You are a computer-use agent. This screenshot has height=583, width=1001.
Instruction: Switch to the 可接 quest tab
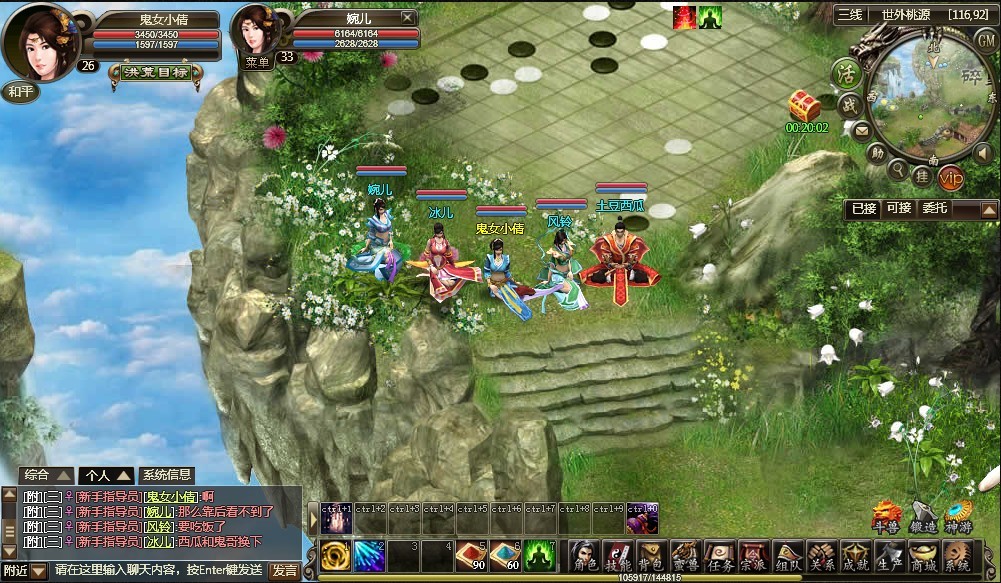click(x=898, y=208)
